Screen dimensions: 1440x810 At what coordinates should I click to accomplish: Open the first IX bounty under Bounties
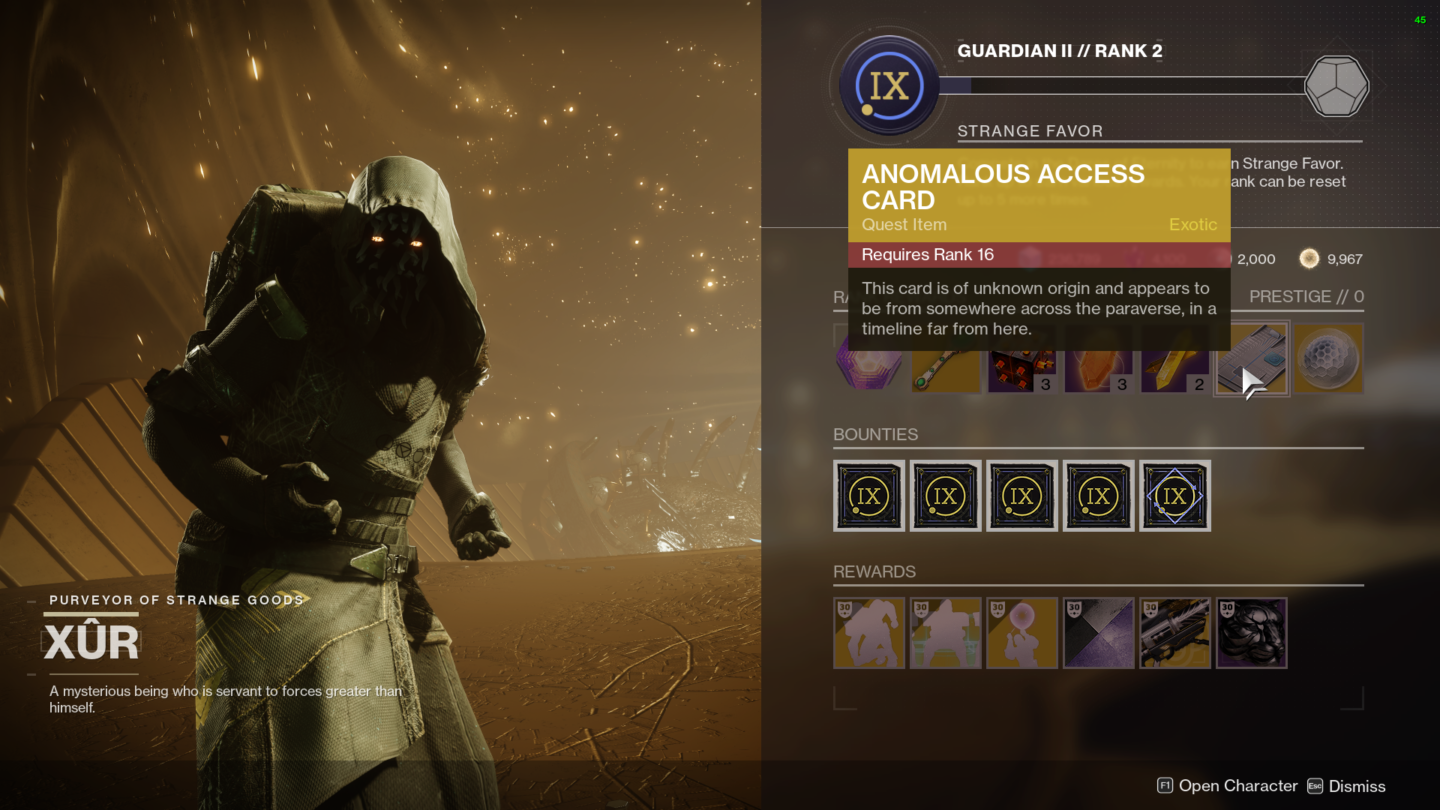point(869,495)
